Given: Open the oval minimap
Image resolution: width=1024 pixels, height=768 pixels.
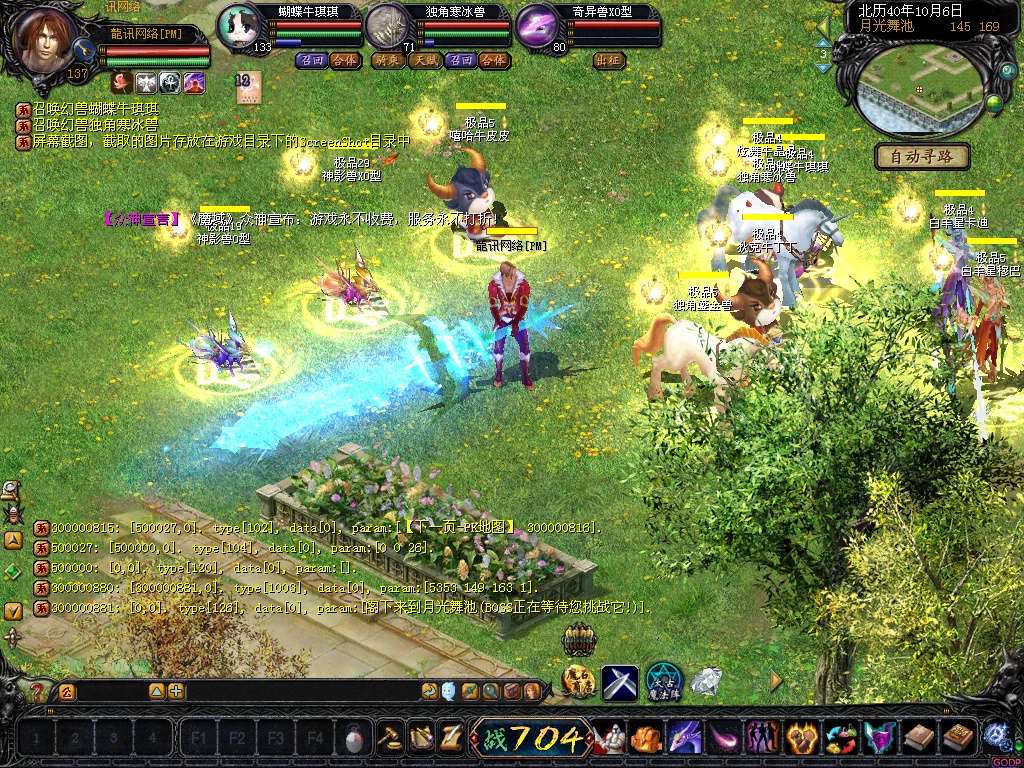Looking at the screenshot, I should click(917, 88).
